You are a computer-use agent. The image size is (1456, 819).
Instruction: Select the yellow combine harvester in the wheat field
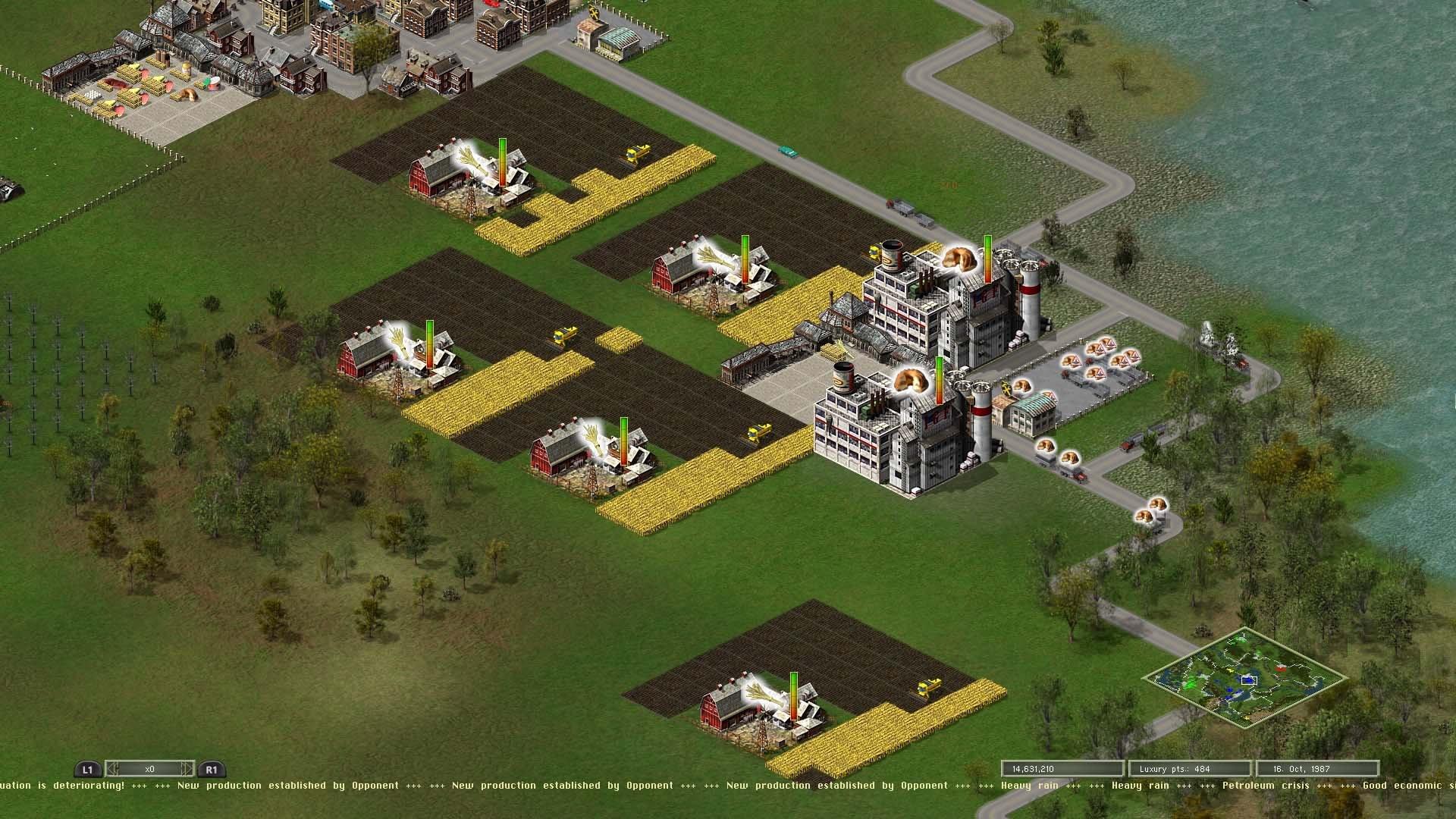click(635, 154)
